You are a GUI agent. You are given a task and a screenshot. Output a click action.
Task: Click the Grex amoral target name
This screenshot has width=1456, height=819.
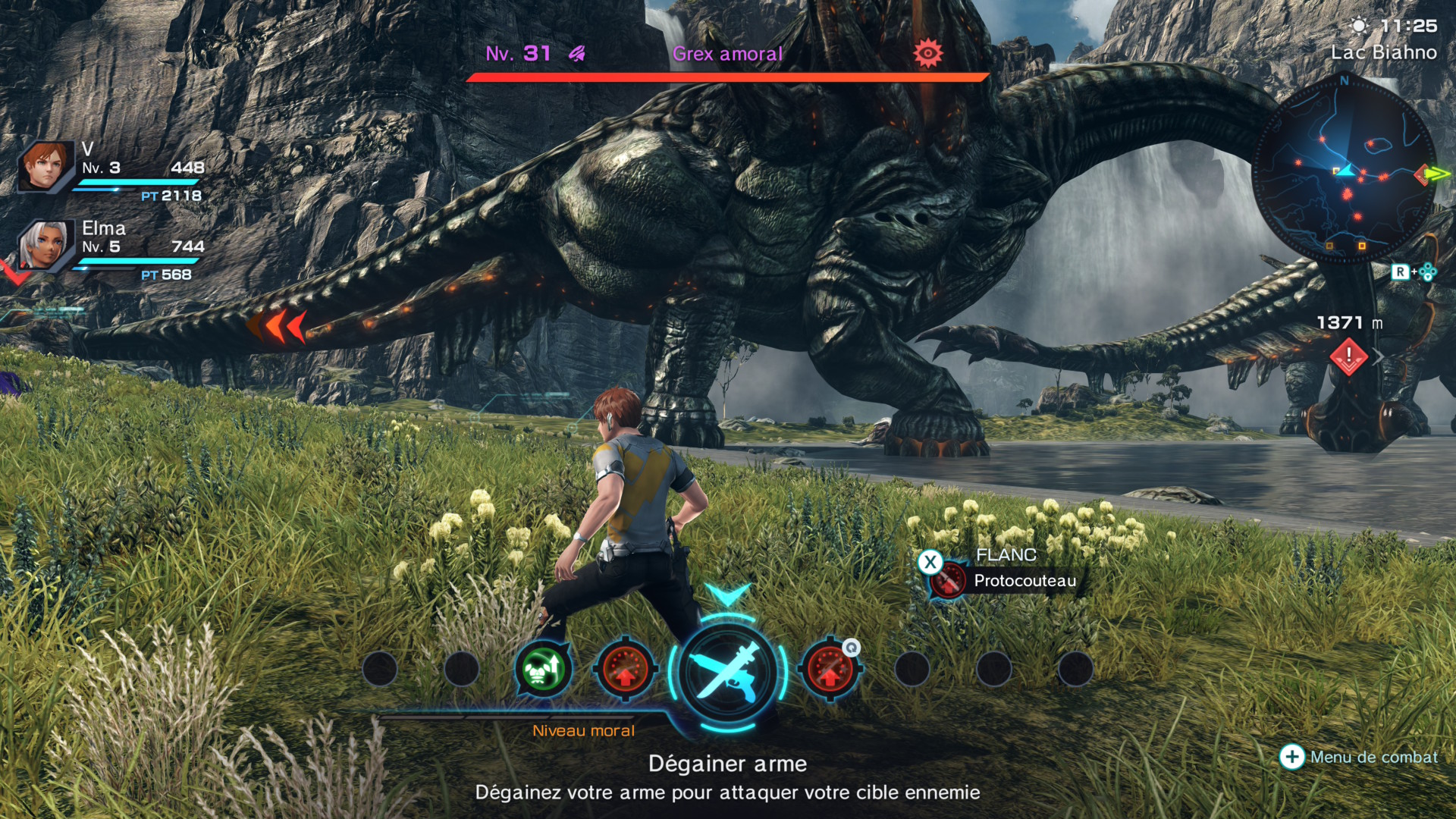[x=727, y=54]
